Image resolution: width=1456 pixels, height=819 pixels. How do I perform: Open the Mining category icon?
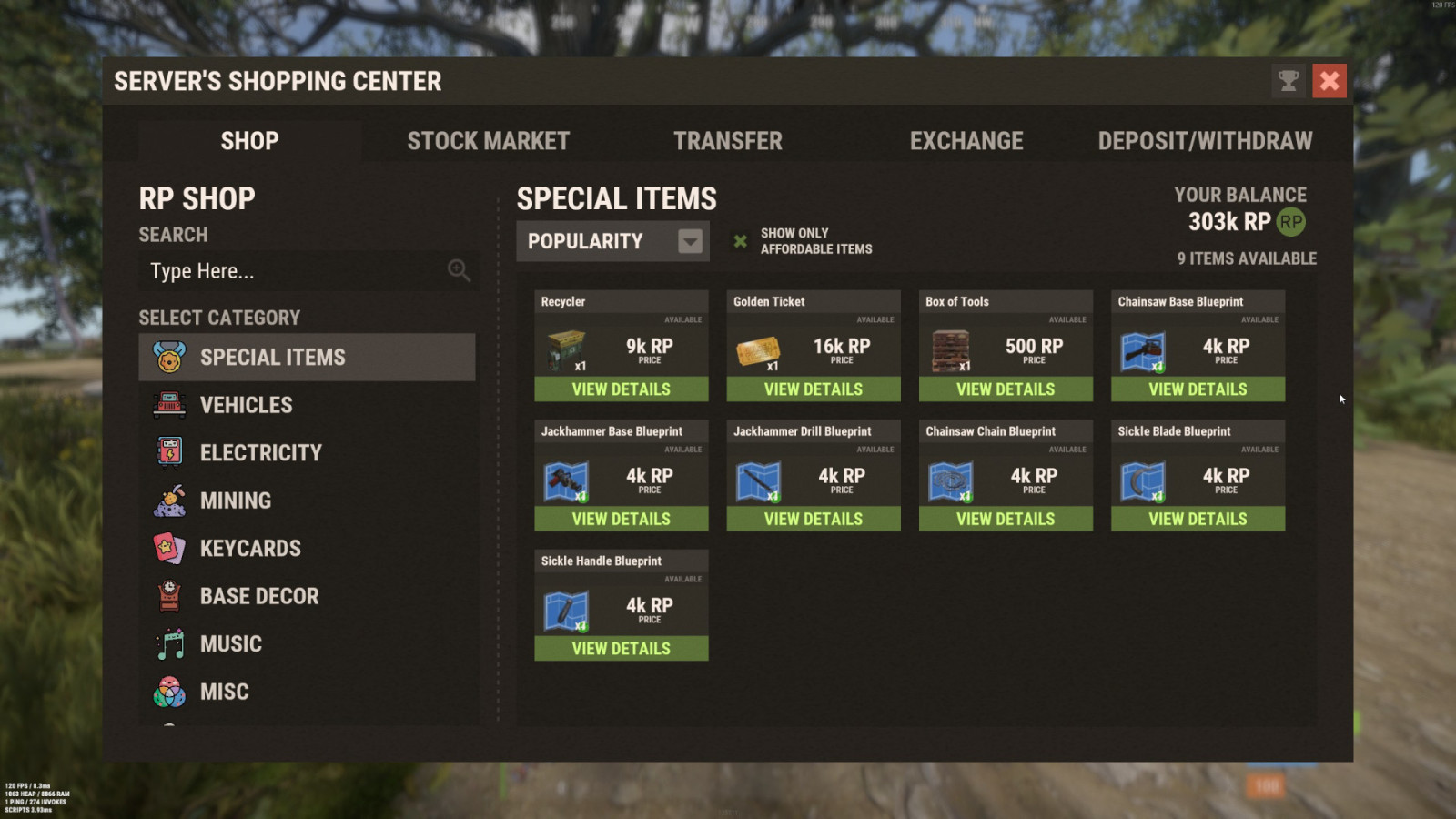167,500
